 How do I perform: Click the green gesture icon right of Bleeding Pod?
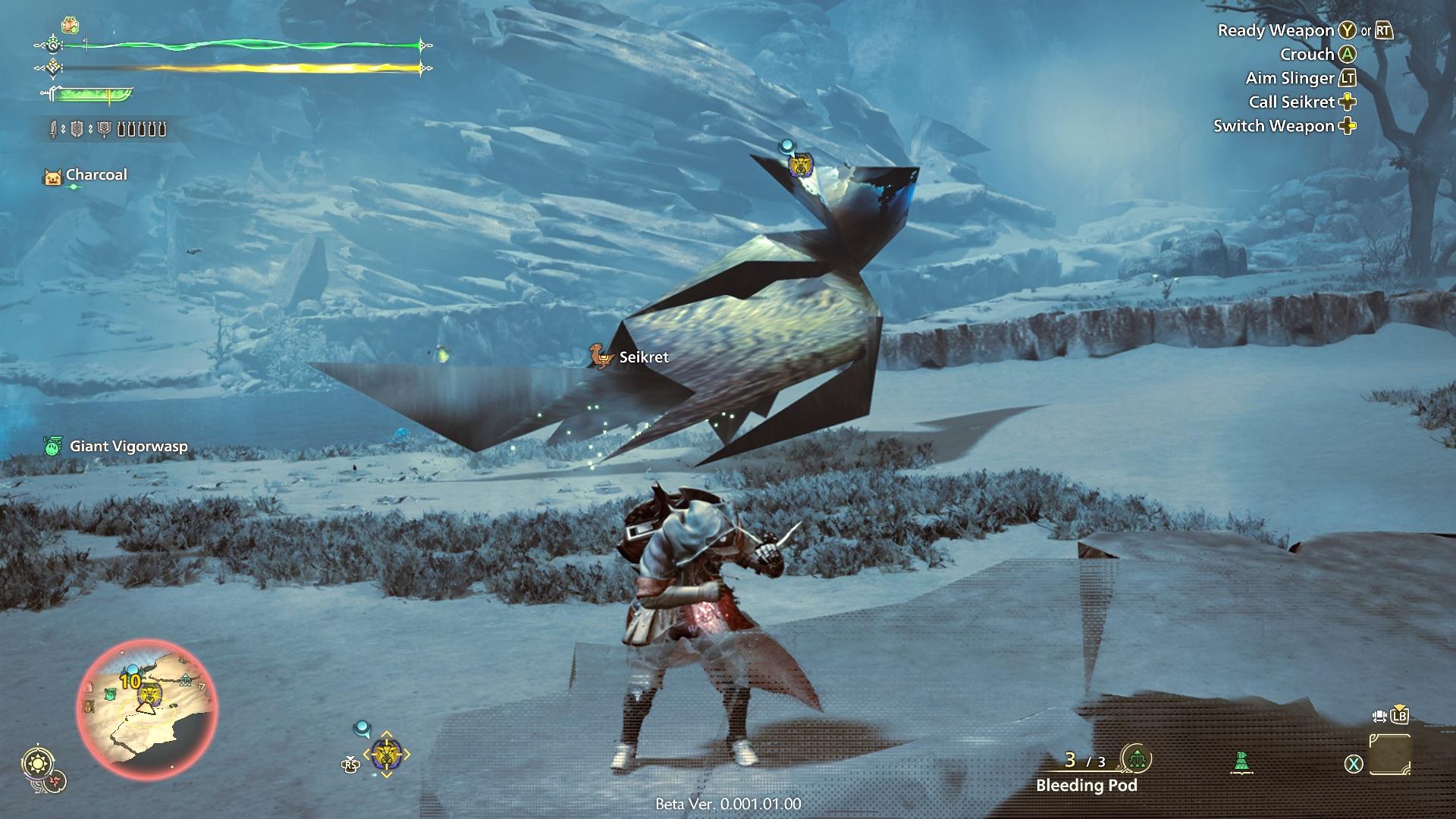[x=1241, y=761]
